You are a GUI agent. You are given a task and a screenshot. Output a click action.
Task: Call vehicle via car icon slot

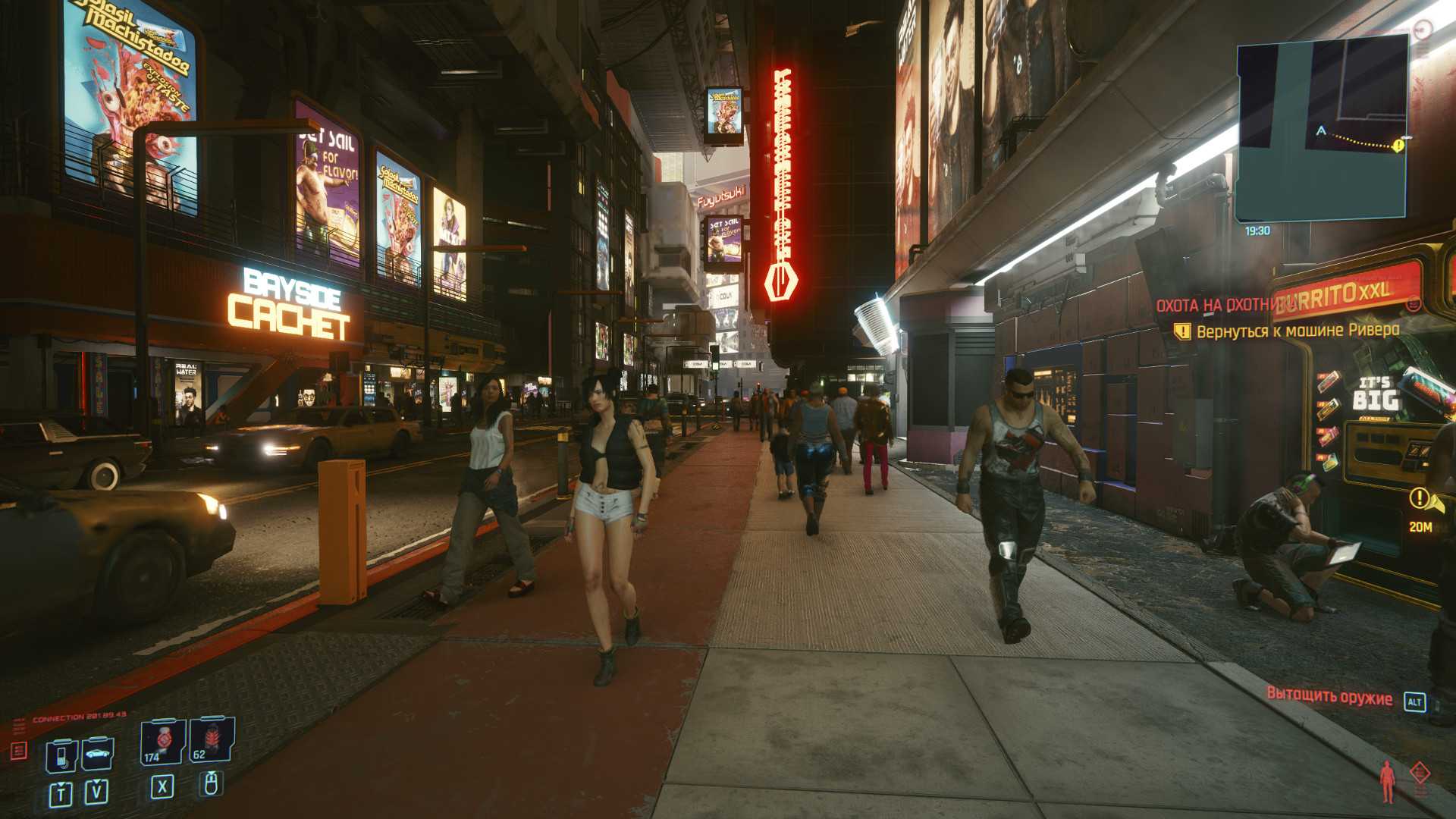pos(97,754)
